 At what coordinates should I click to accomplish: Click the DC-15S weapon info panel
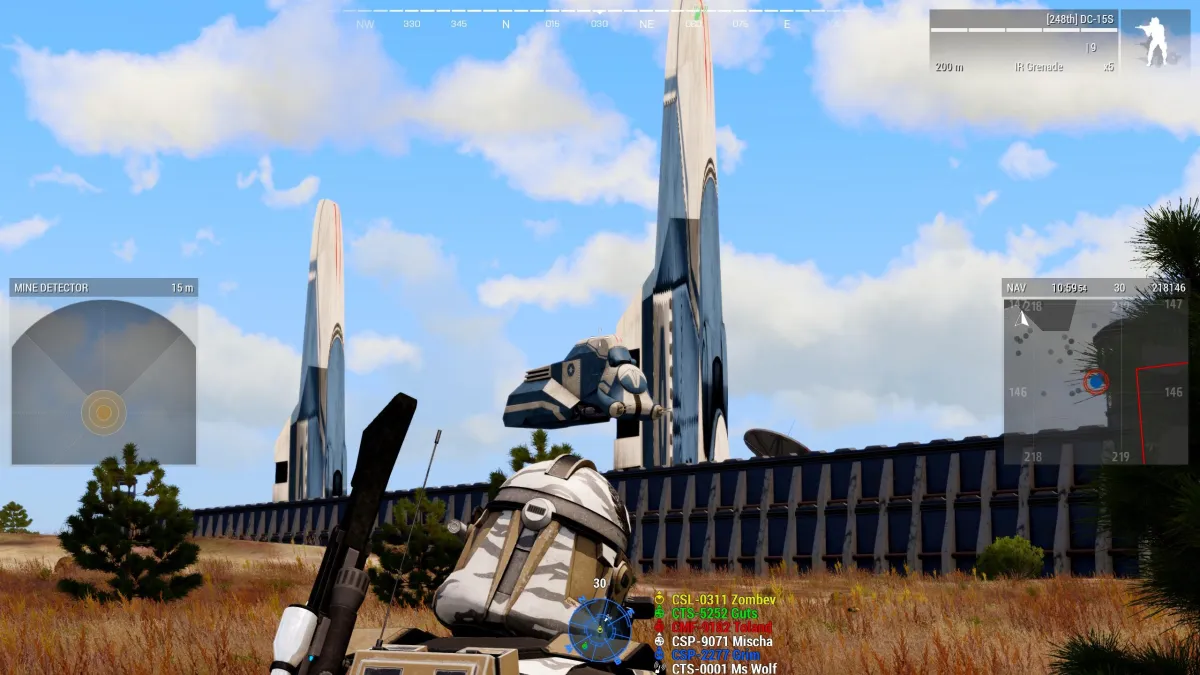1023,41
